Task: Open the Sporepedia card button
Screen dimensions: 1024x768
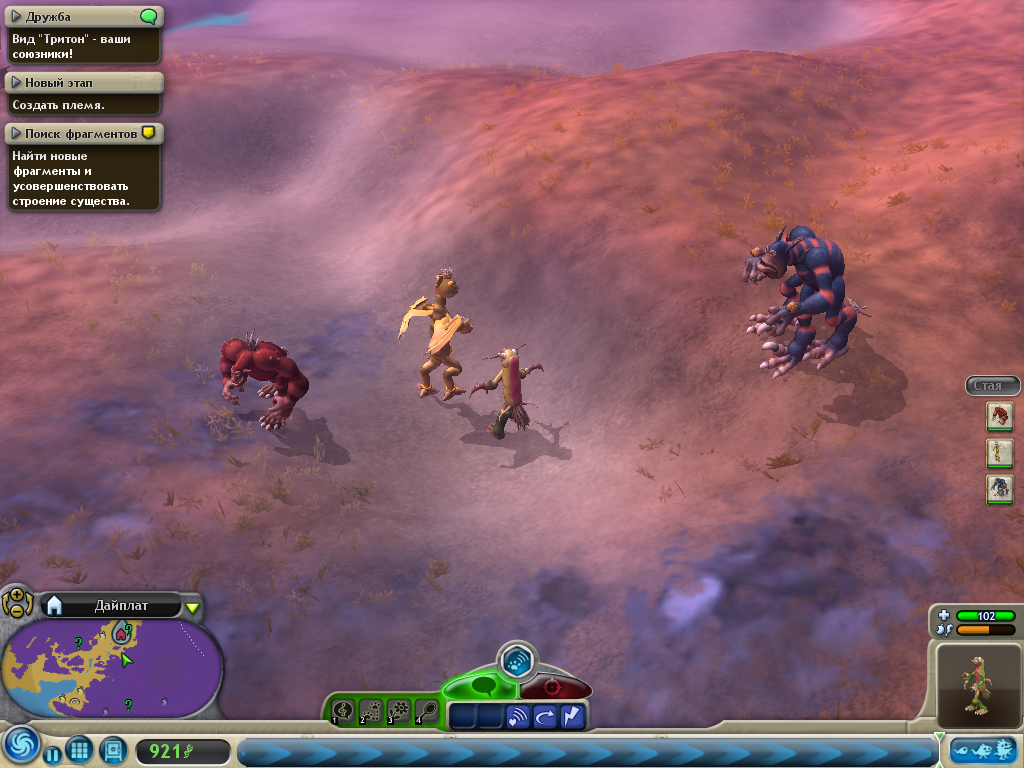Action: click(x=112, y=749)
